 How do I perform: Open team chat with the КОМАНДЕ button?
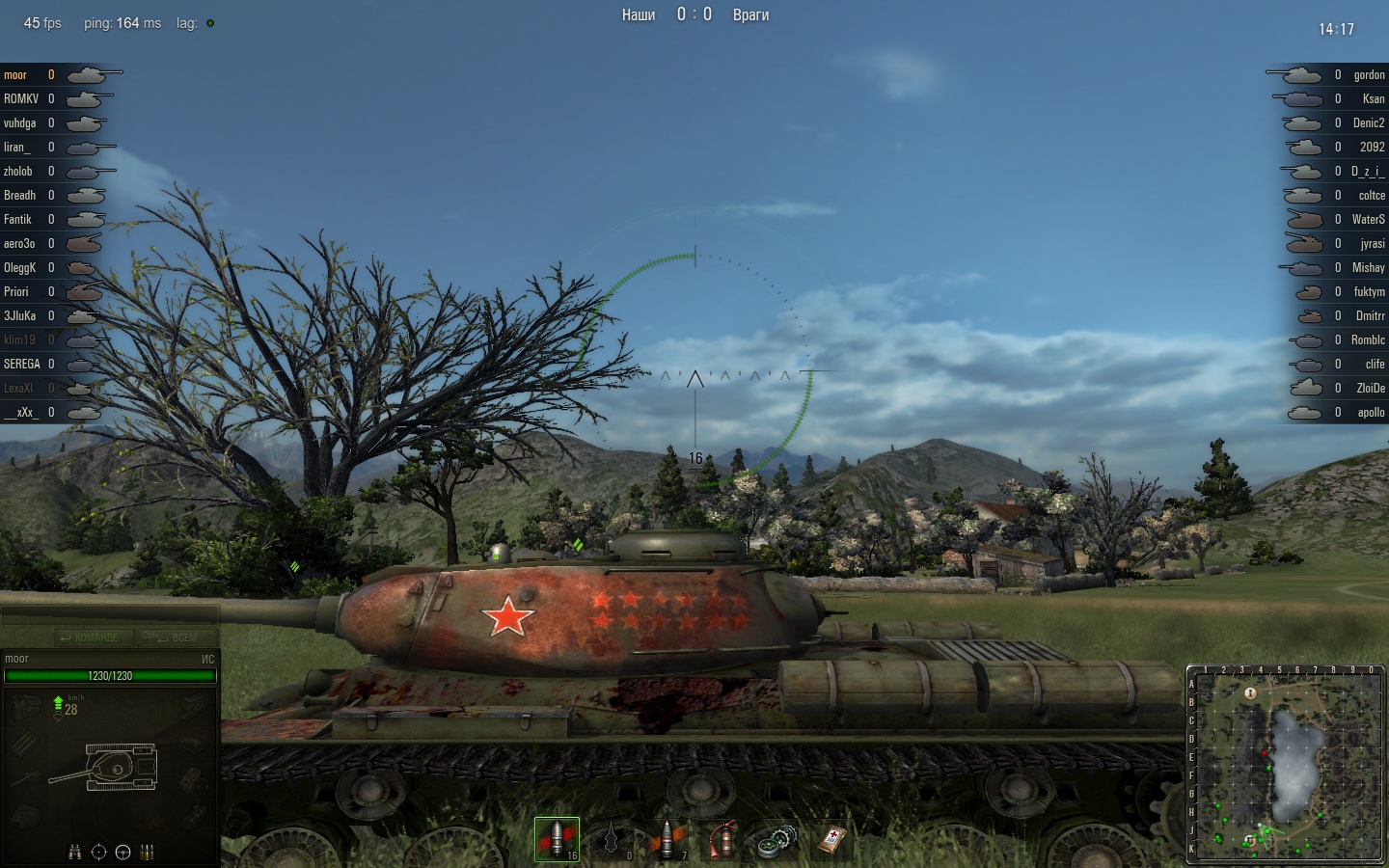(89, 637)
